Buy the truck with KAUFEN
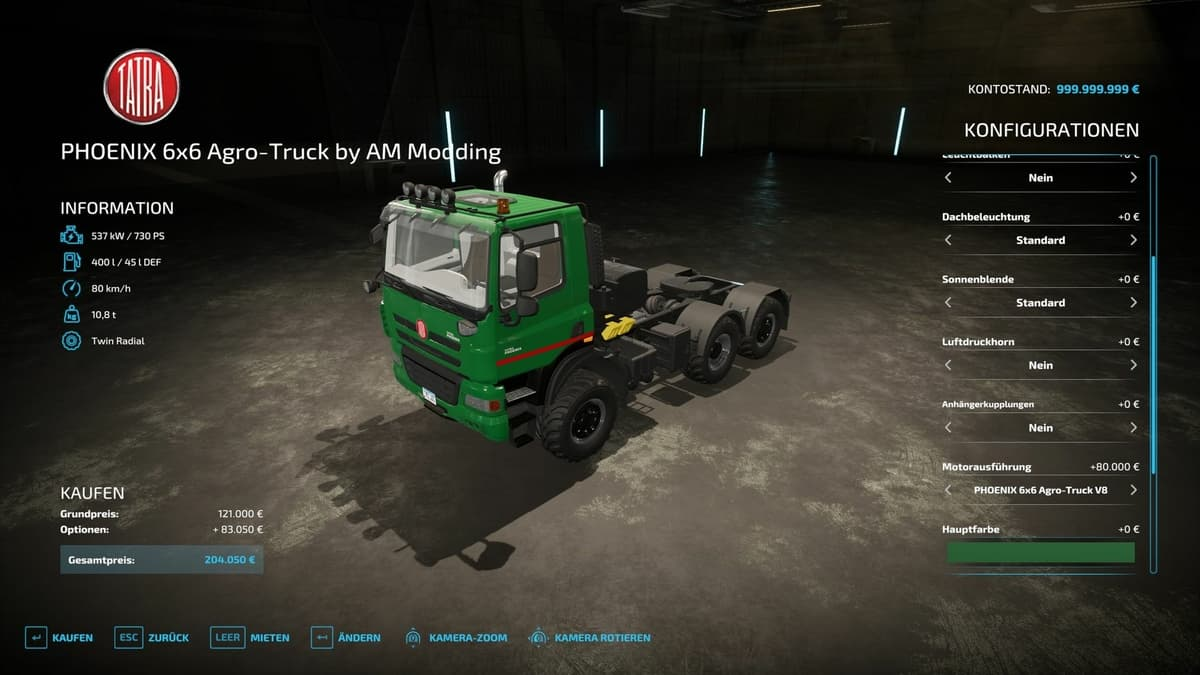This screenshot has width=1200, height=675. pos(60,637)
